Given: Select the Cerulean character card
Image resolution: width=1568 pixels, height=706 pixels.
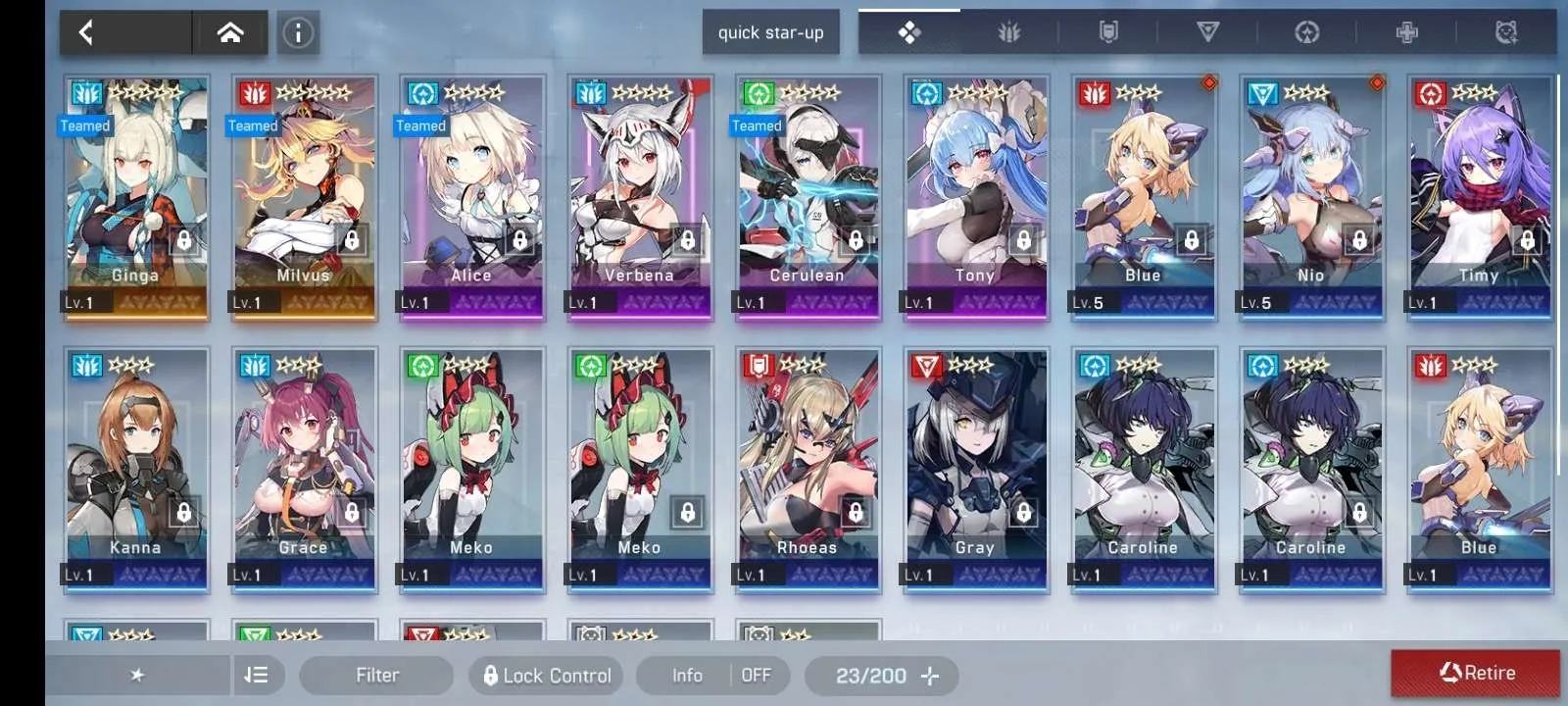Looking at the screenshot, I should (808, 196).
